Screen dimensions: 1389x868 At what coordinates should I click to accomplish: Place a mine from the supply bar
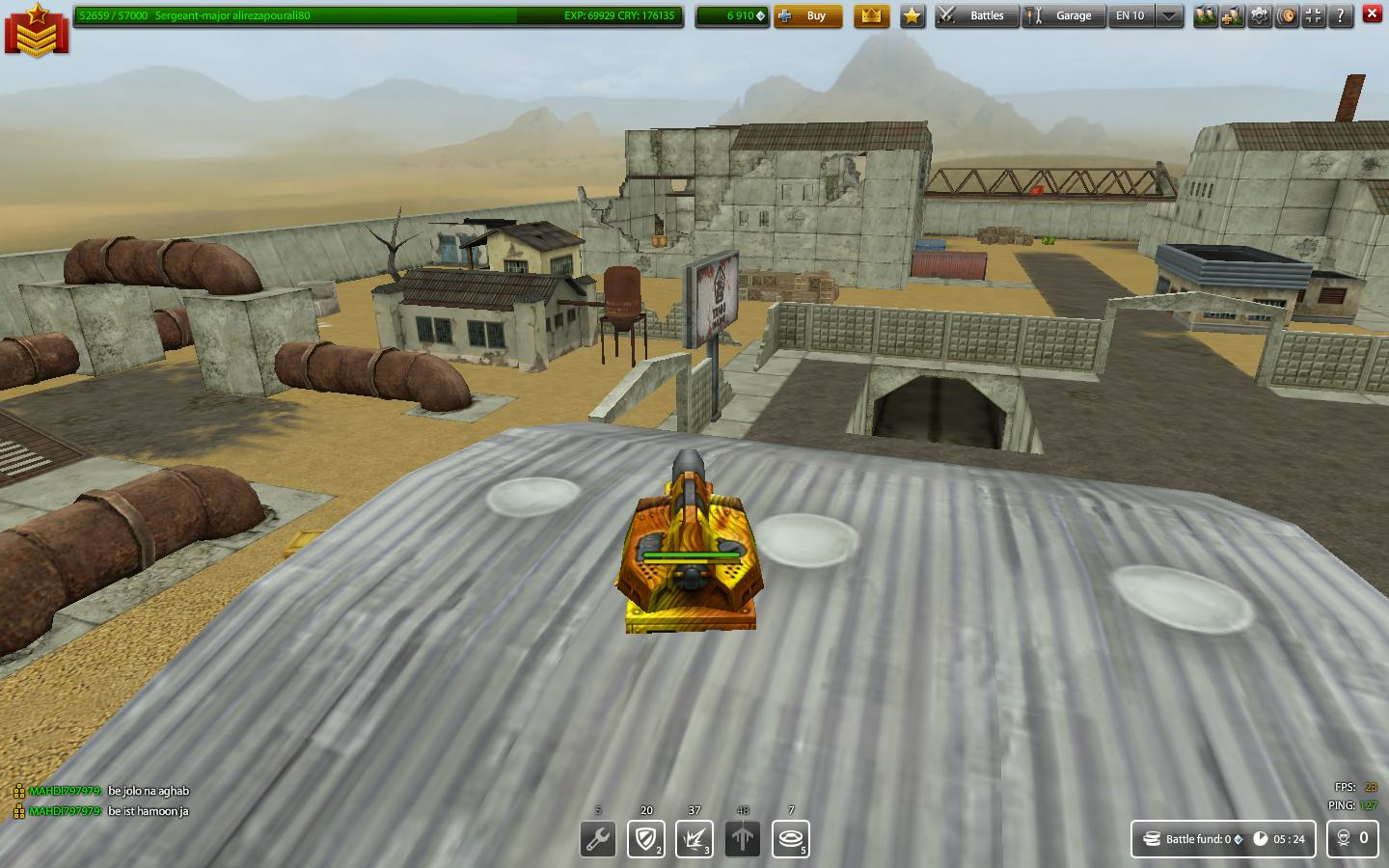tap(790, 838)
